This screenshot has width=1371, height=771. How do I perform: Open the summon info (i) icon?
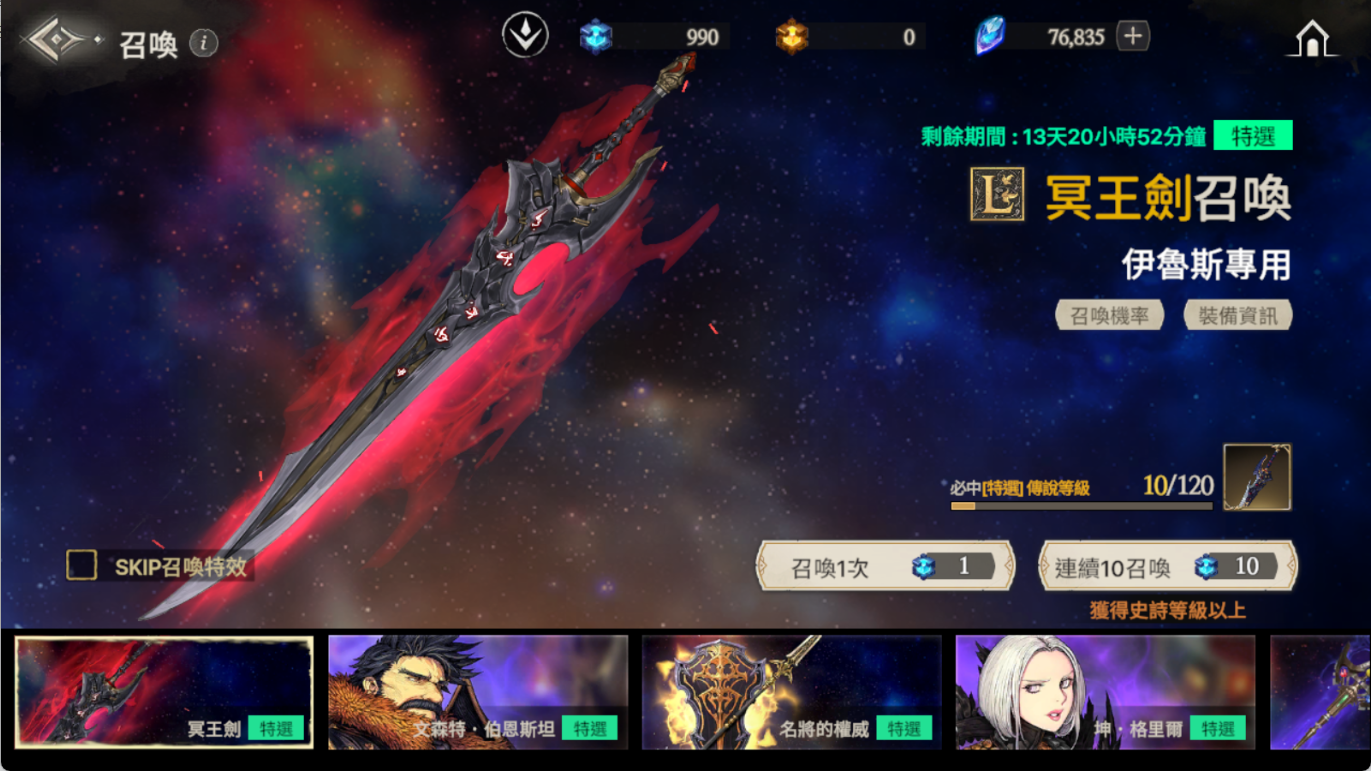click(204, 43)
